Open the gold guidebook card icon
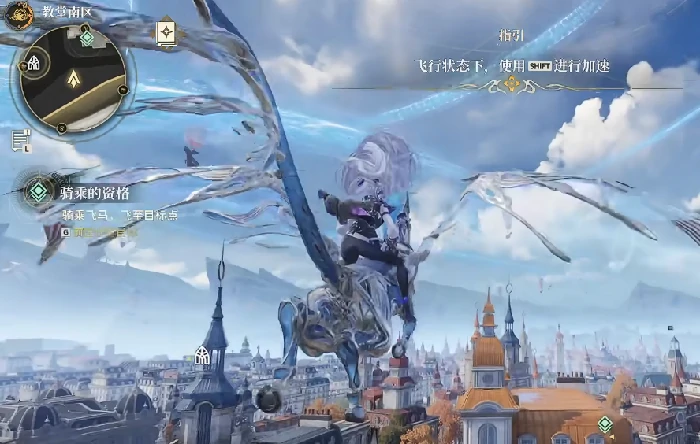This screenshot has width=700, height=444. coord(166,34)
